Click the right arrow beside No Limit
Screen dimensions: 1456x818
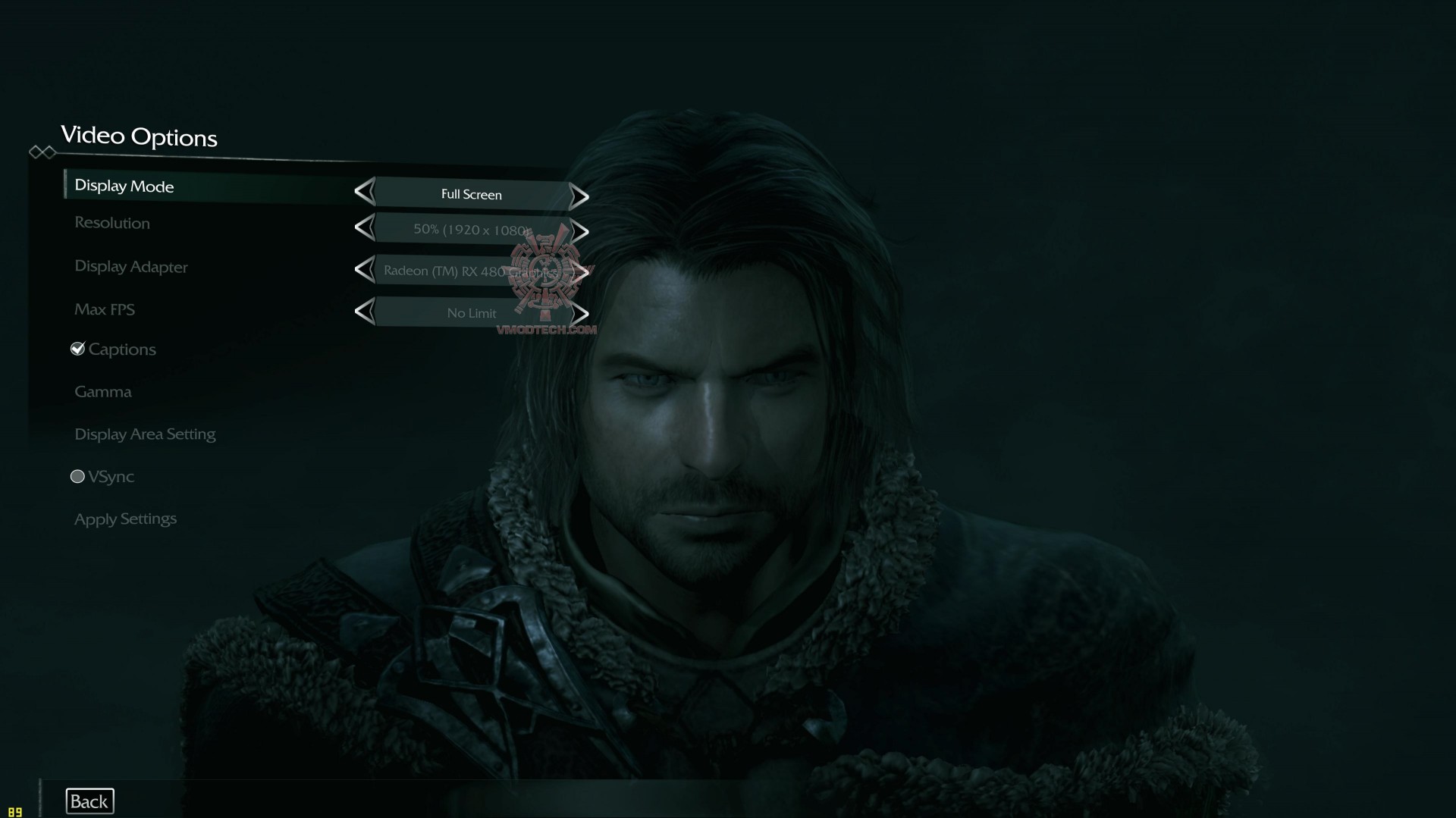(580, 312)
